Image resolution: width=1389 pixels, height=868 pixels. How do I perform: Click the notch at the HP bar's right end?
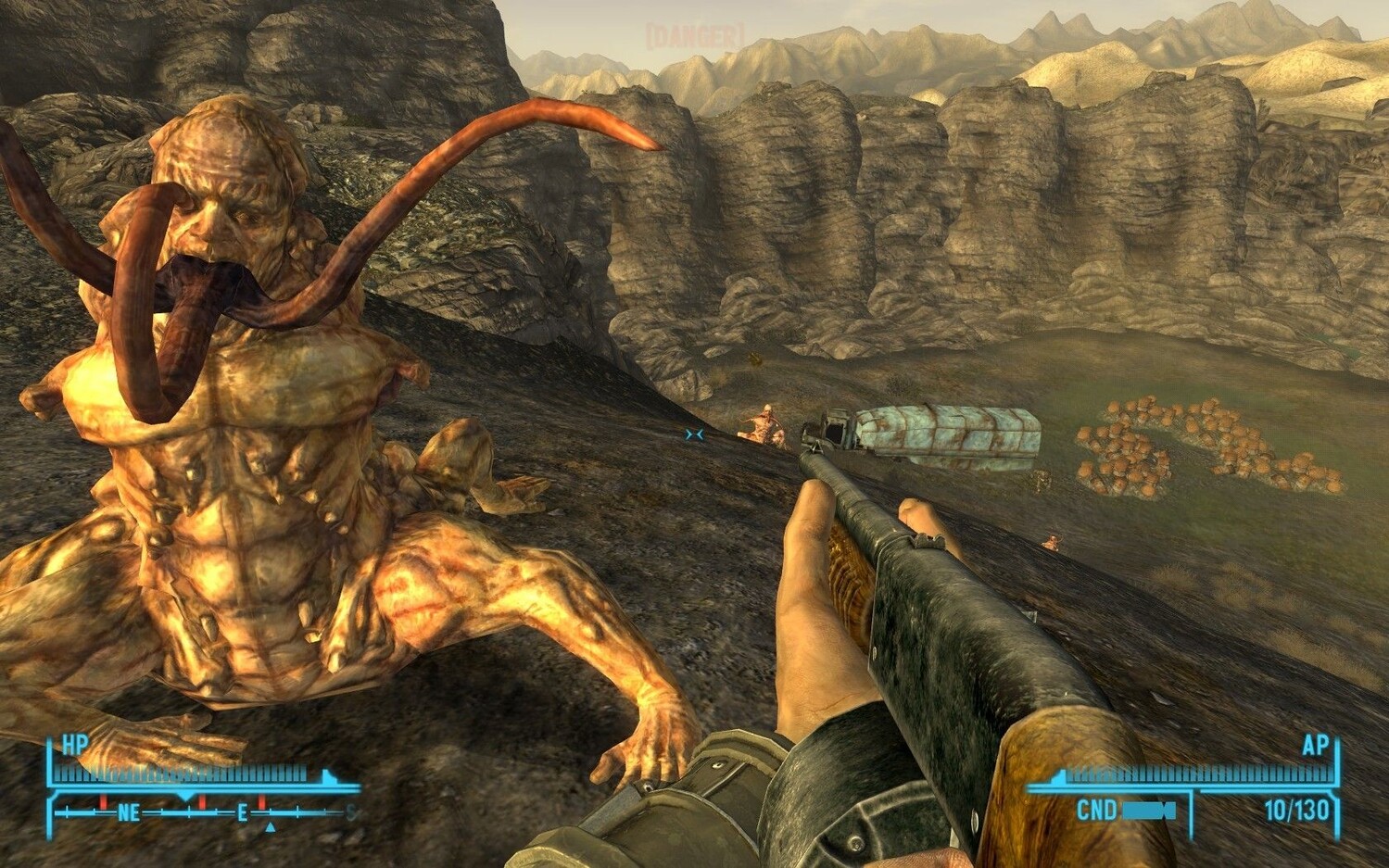click(x=330, y=775)
